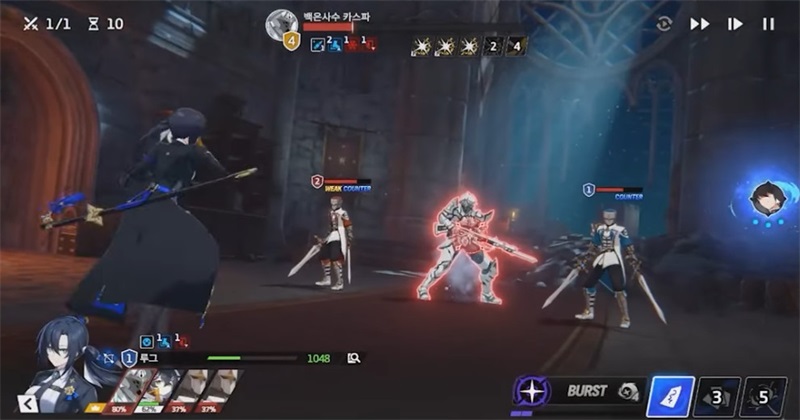This screenshot has width=800, height=420.
Task: Toggle the auto-repeat circular arrow icon
Action: (x=665, y=24)
